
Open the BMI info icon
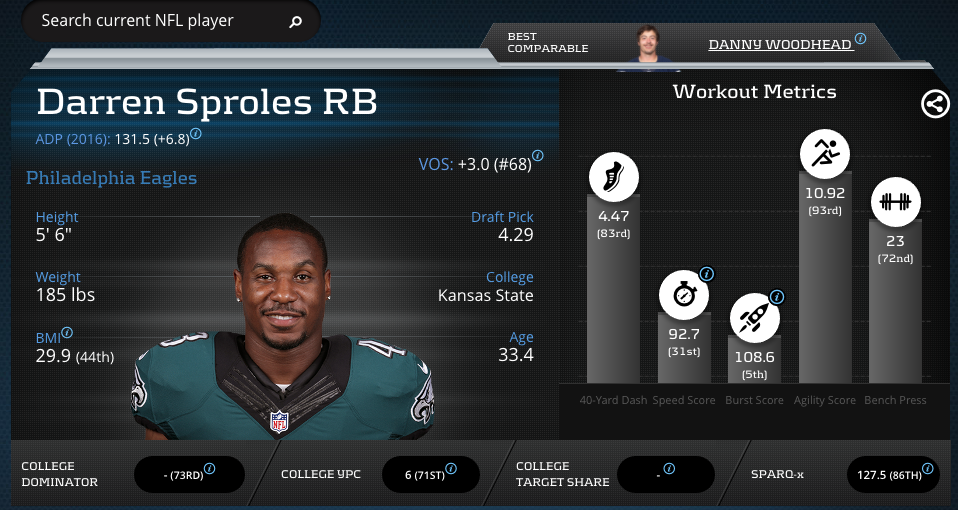coord(68,332)
